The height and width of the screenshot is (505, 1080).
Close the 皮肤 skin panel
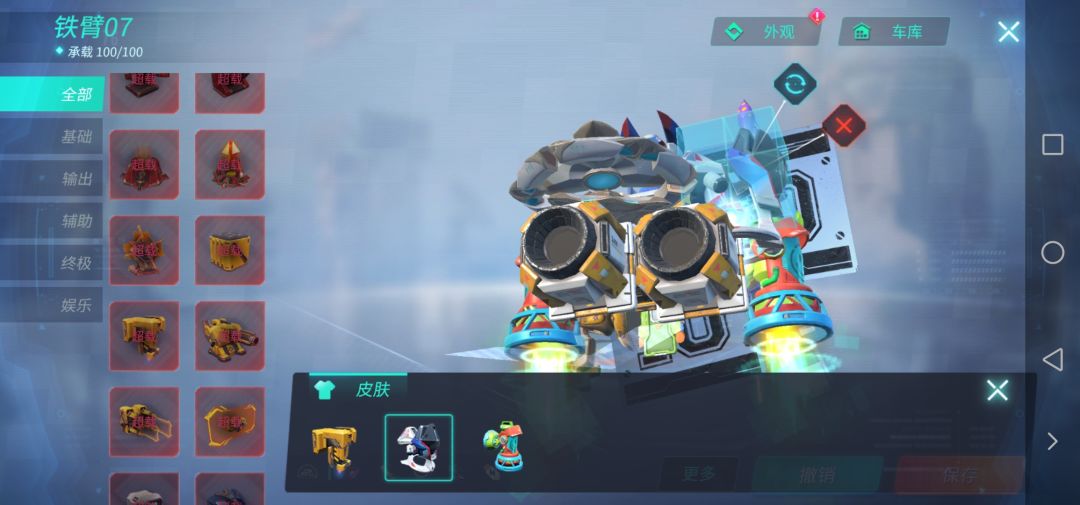[x=997, y=390]
